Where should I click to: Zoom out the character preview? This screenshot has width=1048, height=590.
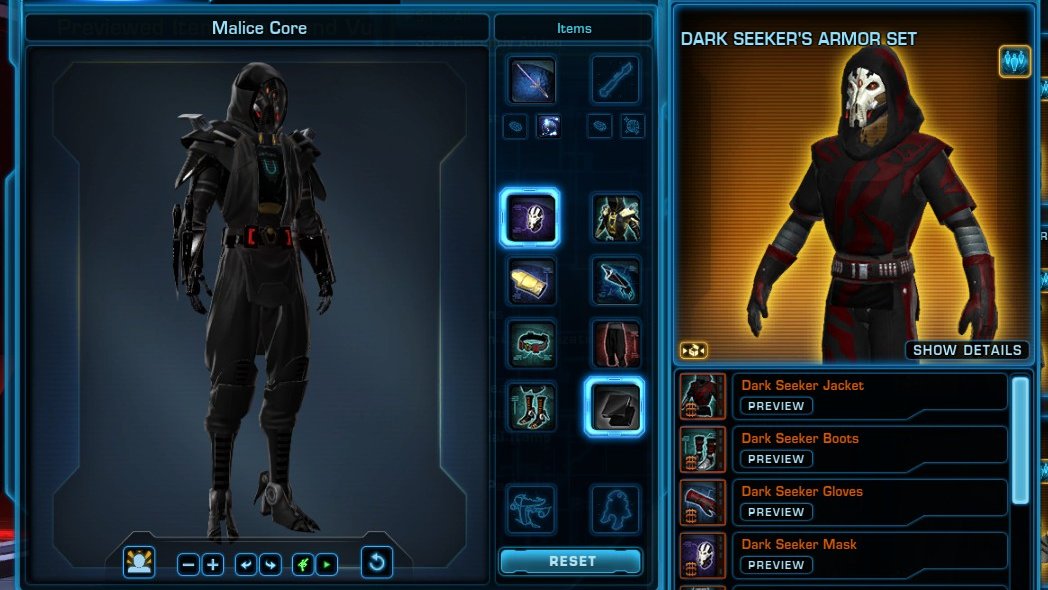point(188,564)
